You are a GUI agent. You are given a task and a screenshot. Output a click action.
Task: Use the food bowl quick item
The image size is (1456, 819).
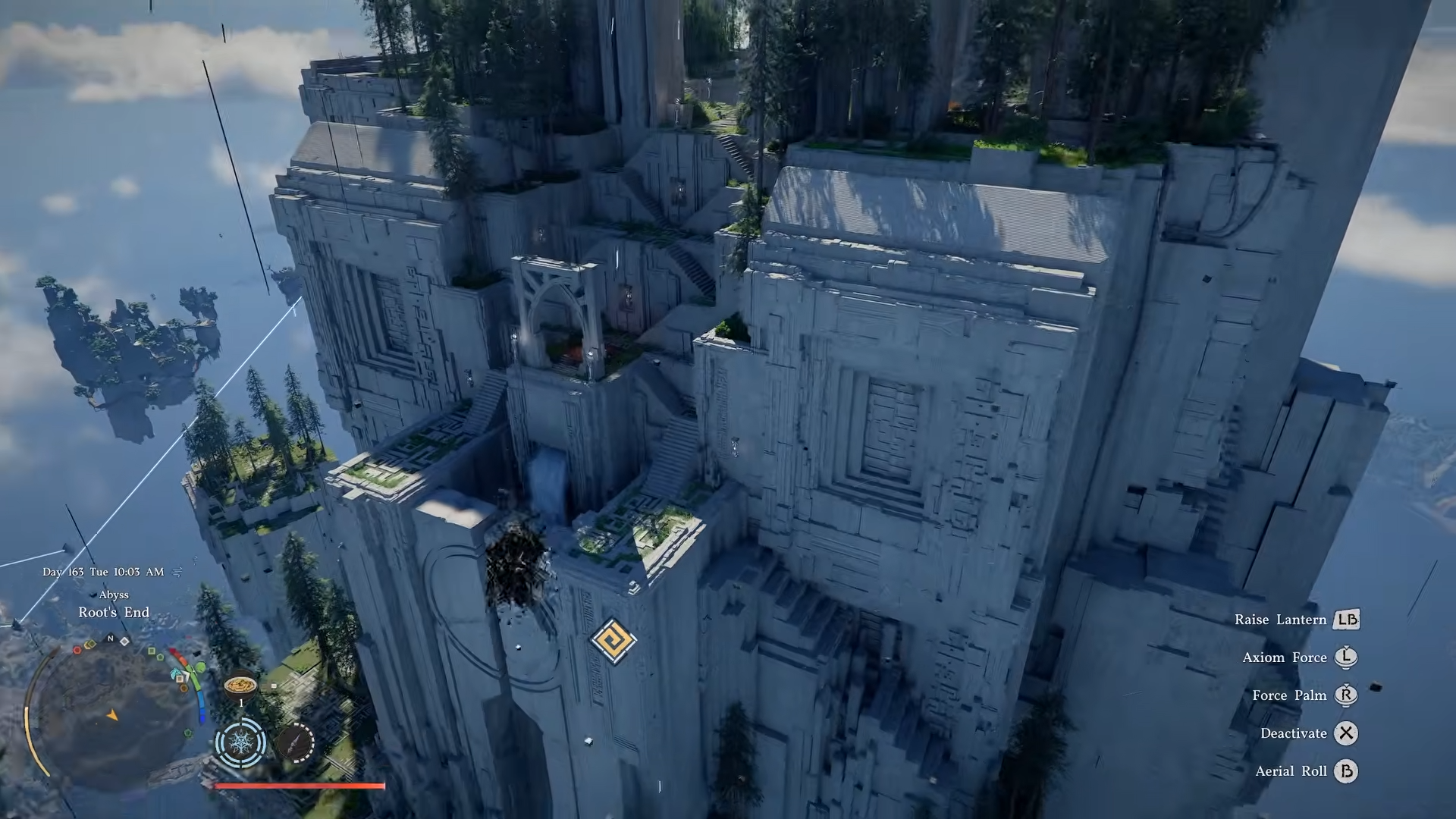pyautogui.click(x=240, y=685)
